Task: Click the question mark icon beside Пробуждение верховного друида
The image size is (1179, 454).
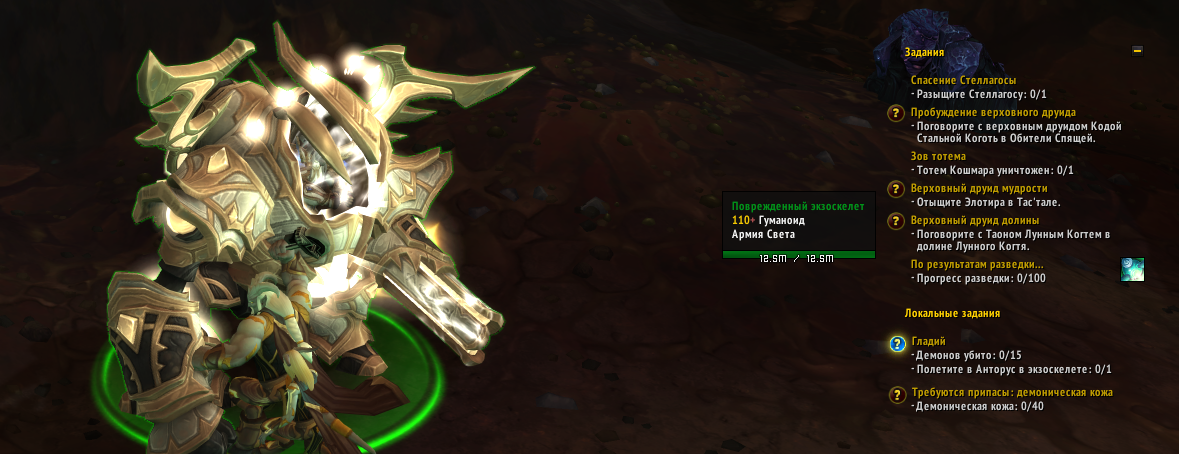Action: [x=897, y=113]
